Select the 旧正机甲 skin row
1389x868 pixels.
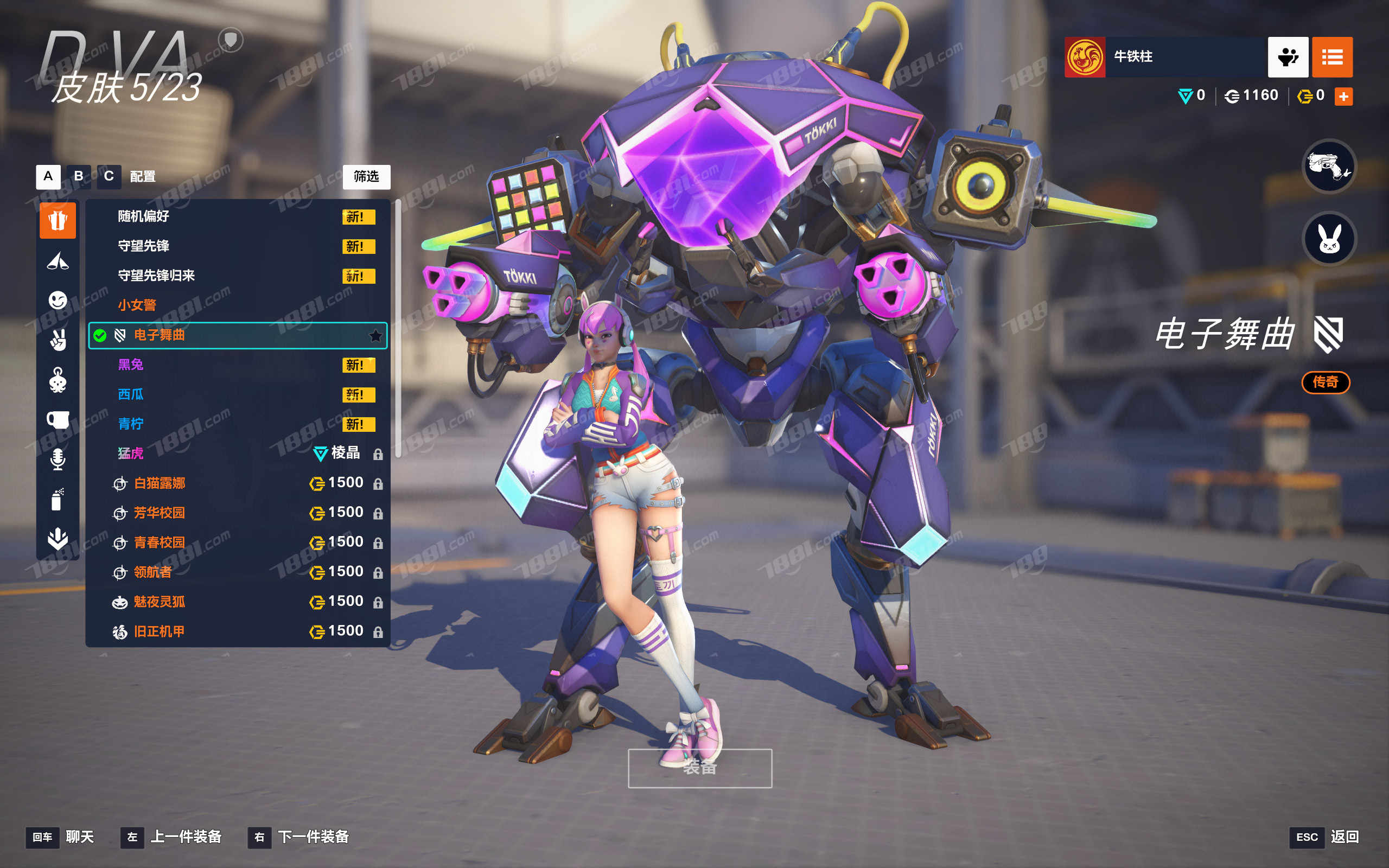160,631
